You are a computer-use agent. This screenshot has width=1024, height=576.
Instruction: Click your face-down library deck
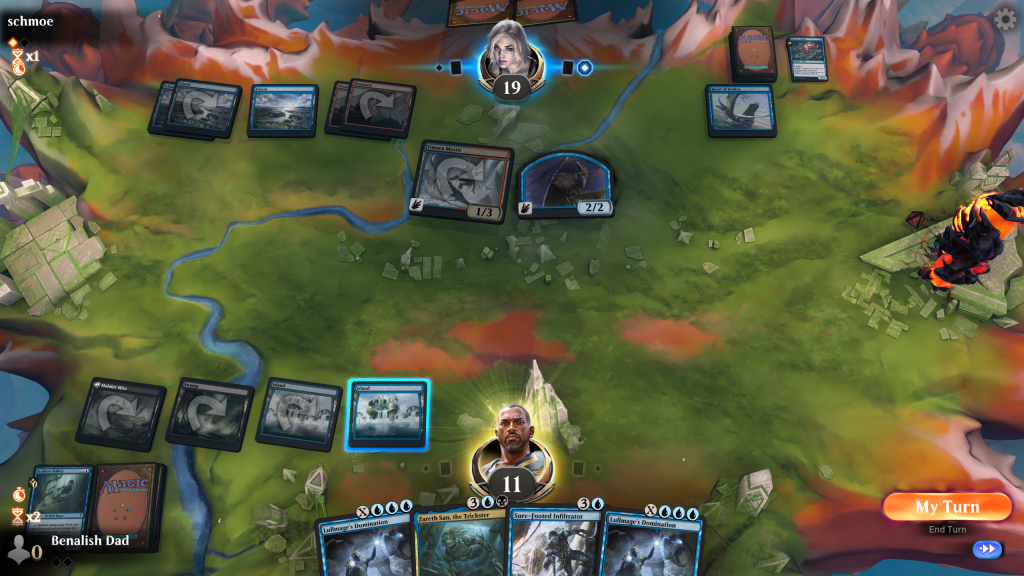(126, 504)
